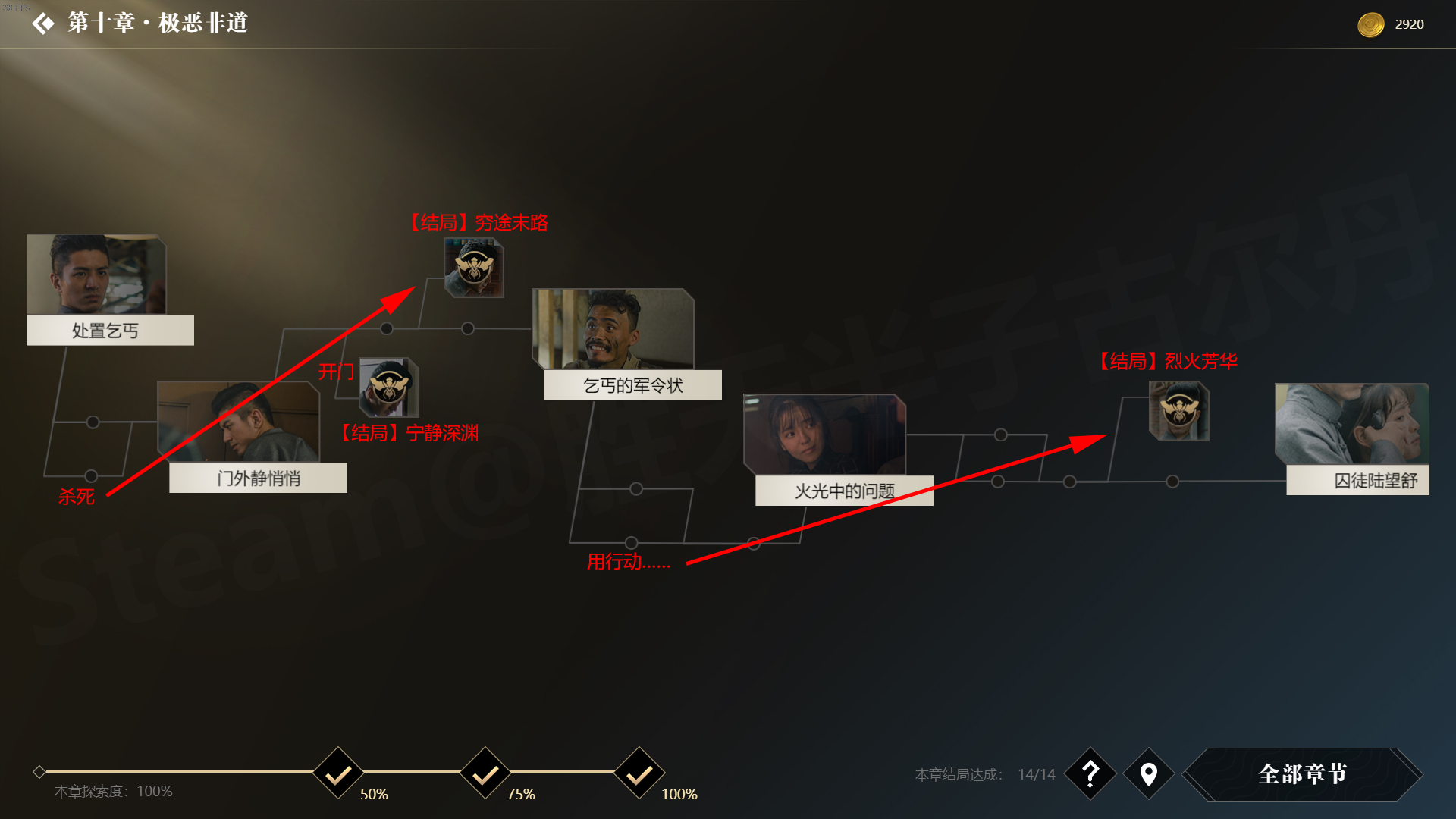Click the gold coin currency icon
The height and width of the screenshot is (819, 1456).
coord(1370,24)
